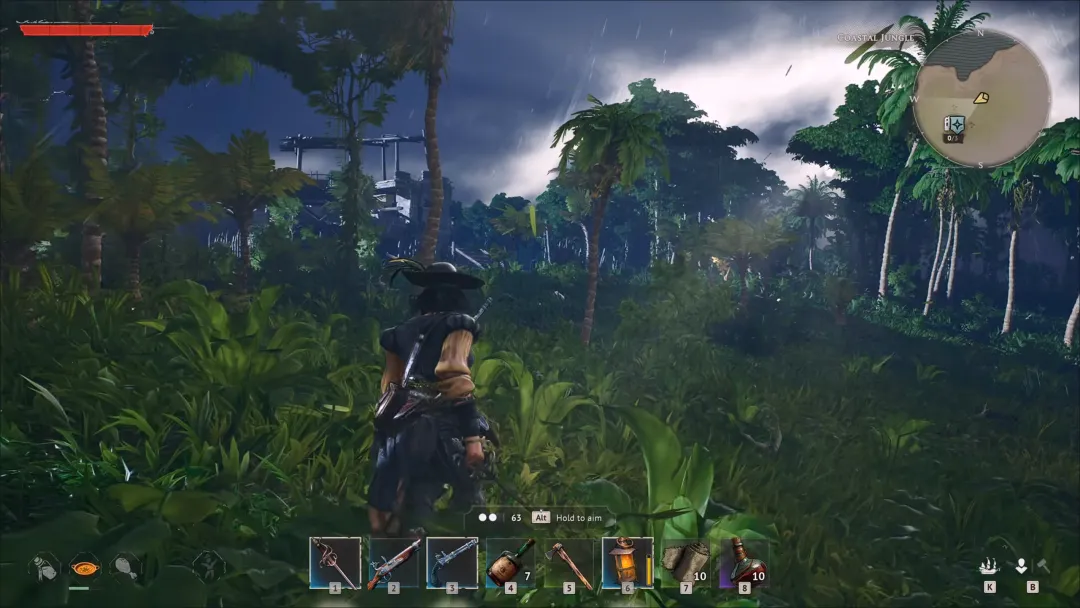The image size is (1080, 608).
Task: Open build mode via hammer icon
Action: pos(1041,566)
